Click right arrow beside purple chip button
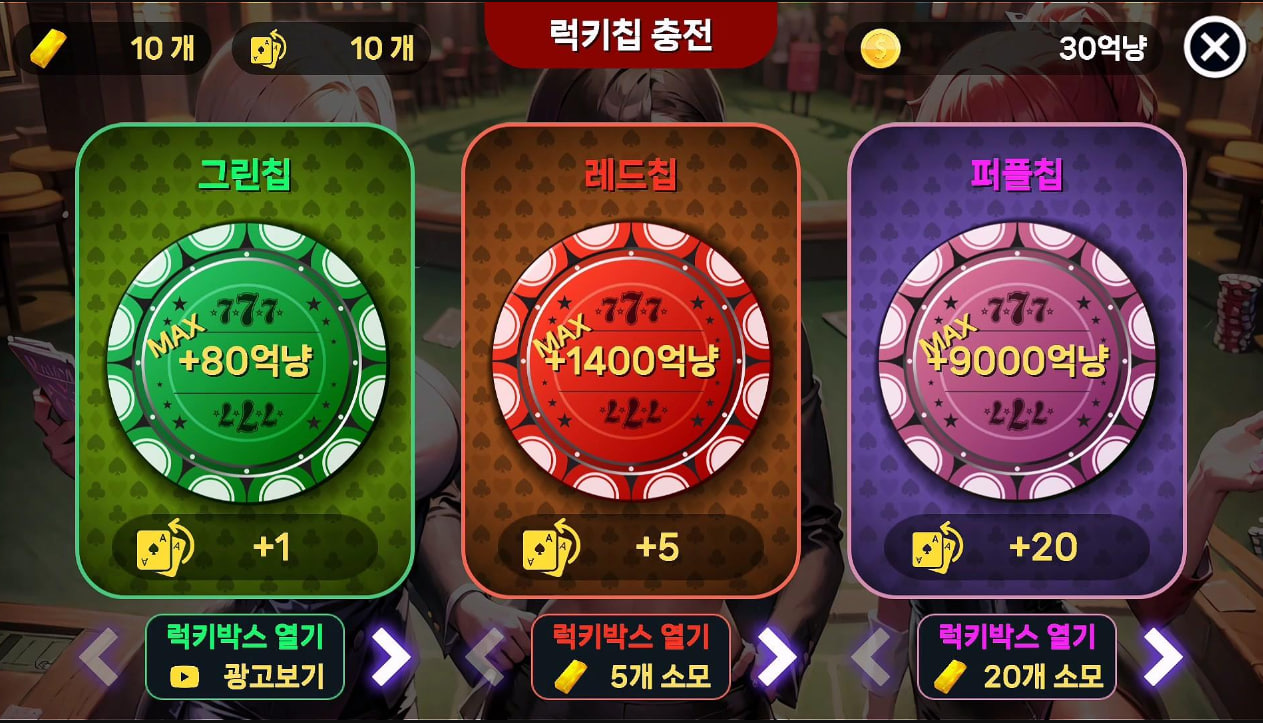Viewport: 1263px width, 723px height. 1162,657
